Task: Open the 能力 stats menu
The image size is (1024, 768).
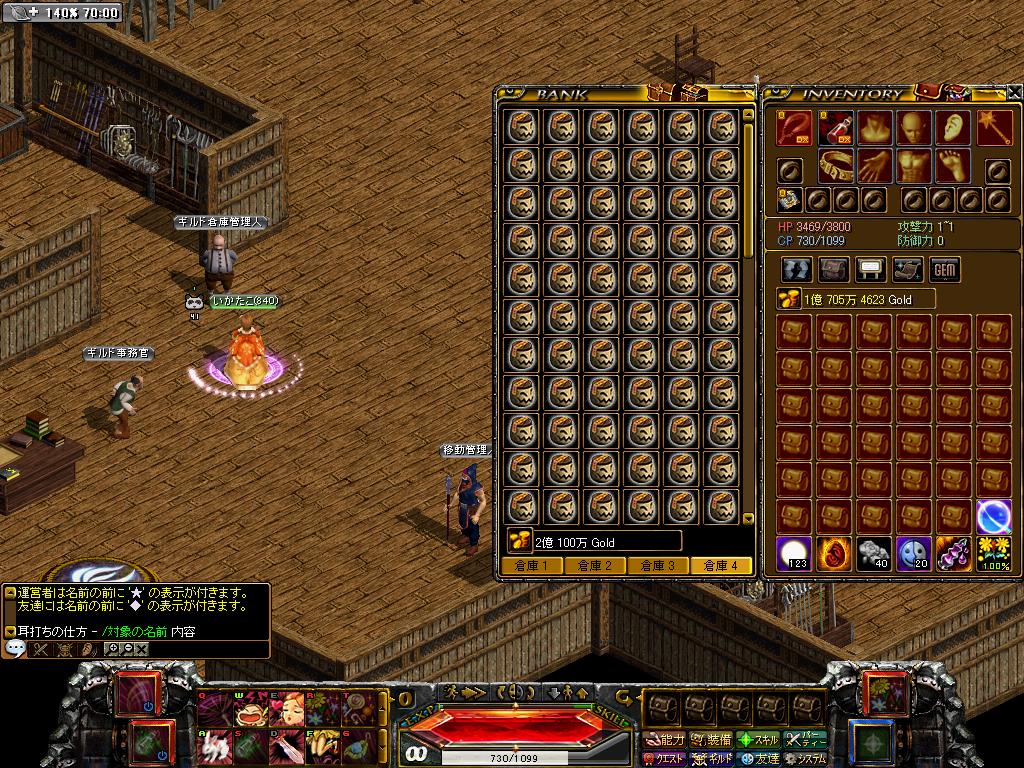Action: [665, 740]
